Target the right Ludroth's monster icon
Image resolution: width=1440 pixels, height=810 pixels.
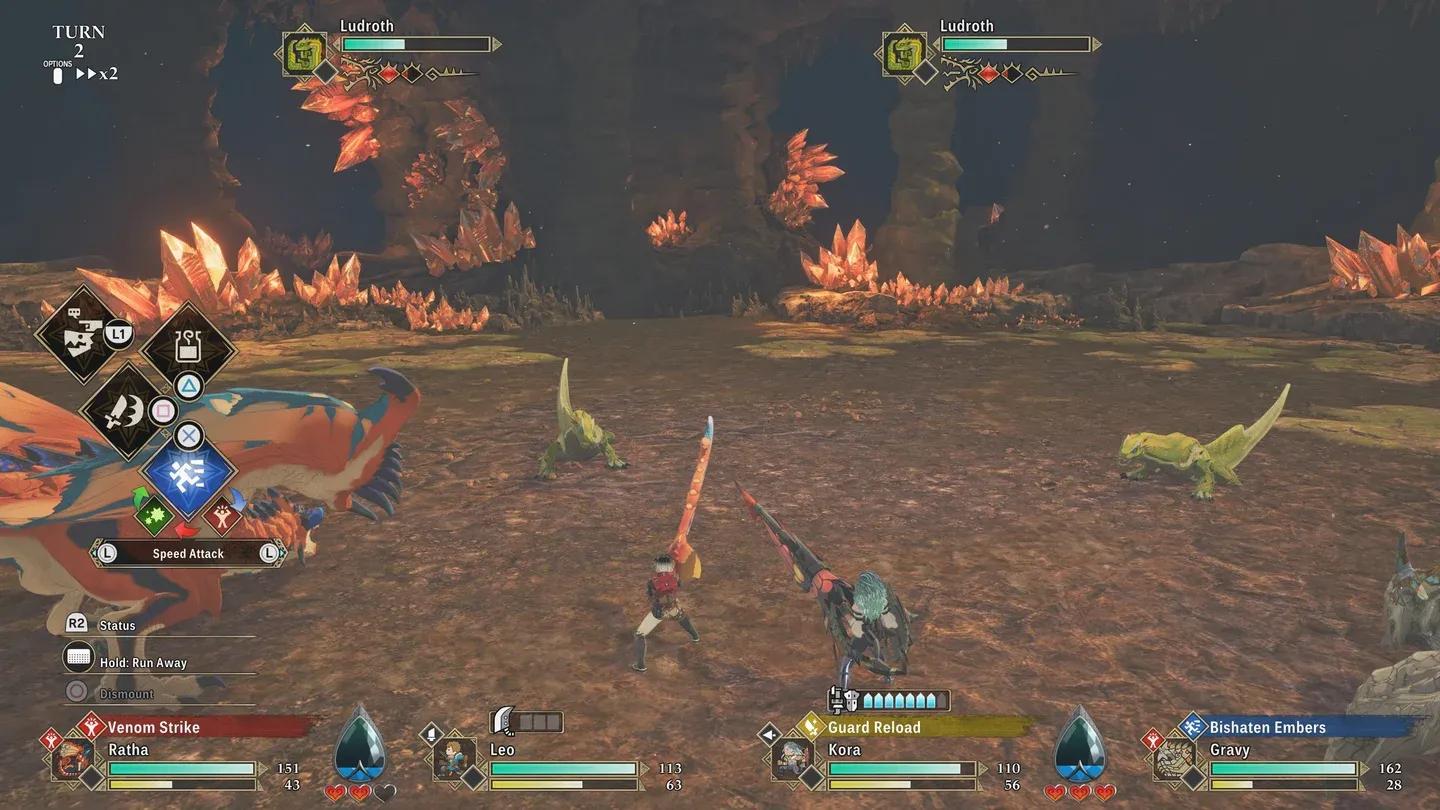[904, 54]
